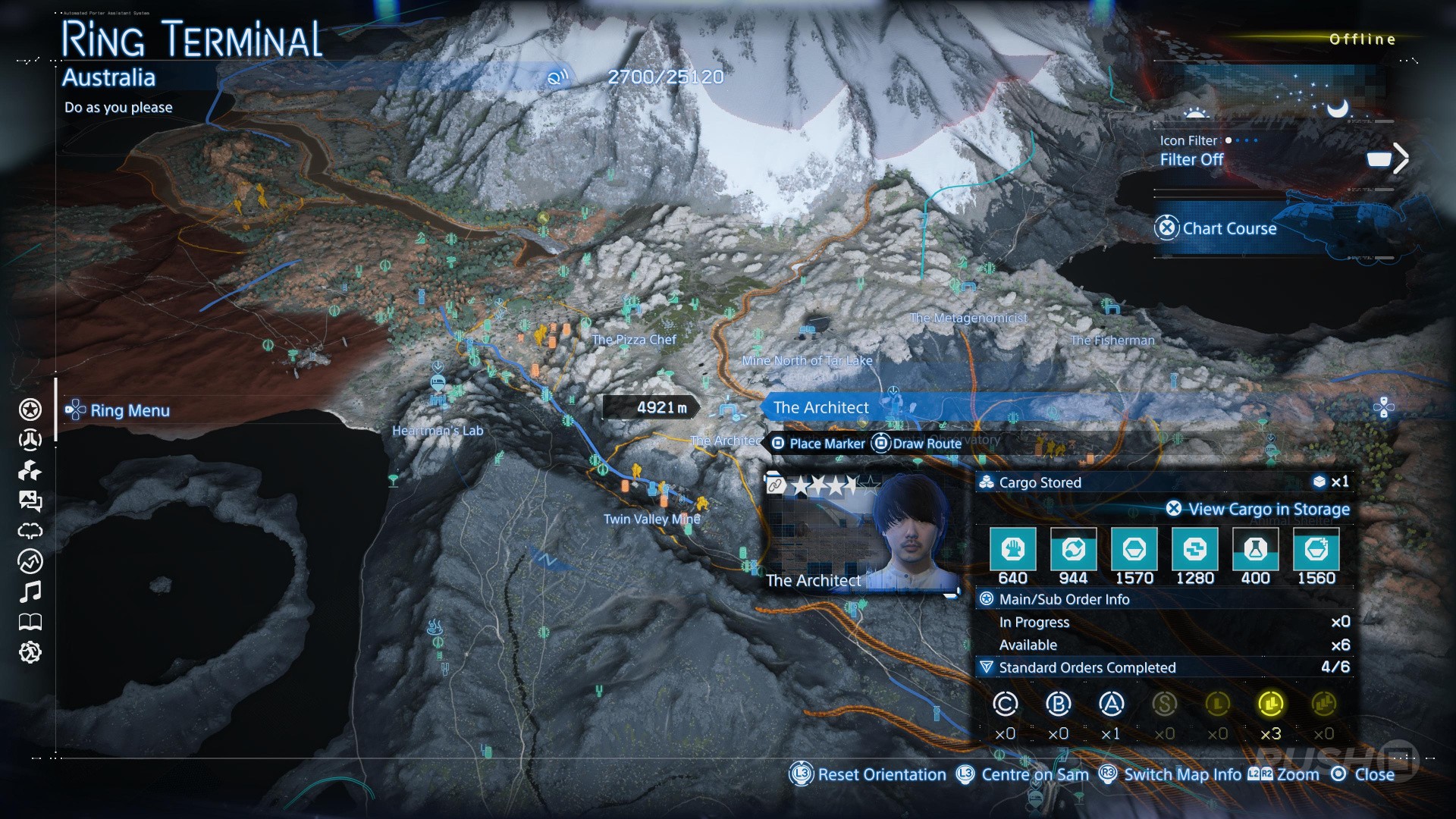
Task: Choose Place Marker on the map popup
Action: [818, 444]
